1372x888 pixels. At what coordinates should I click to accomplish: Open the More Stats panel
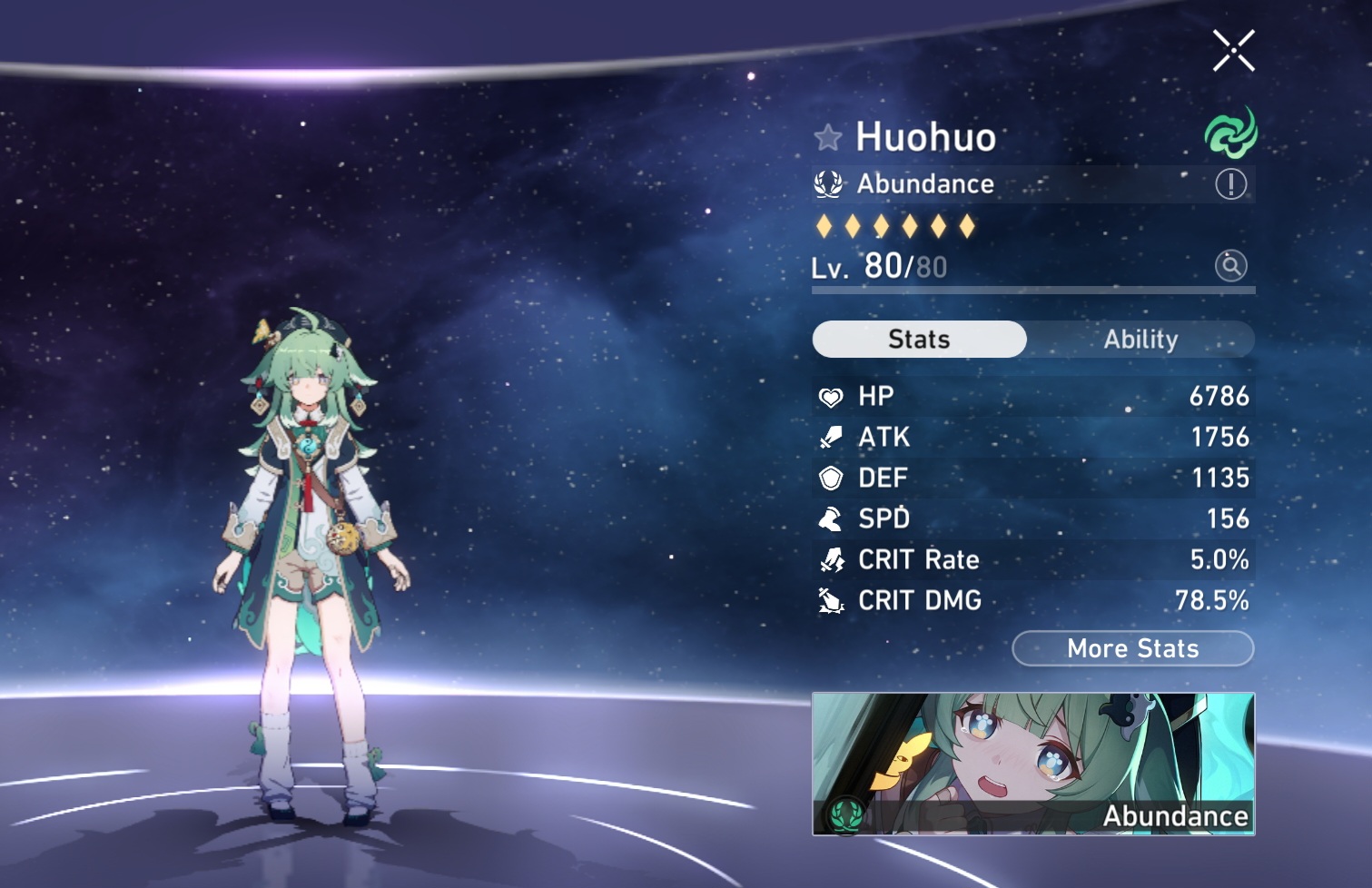click(1132, 648)
